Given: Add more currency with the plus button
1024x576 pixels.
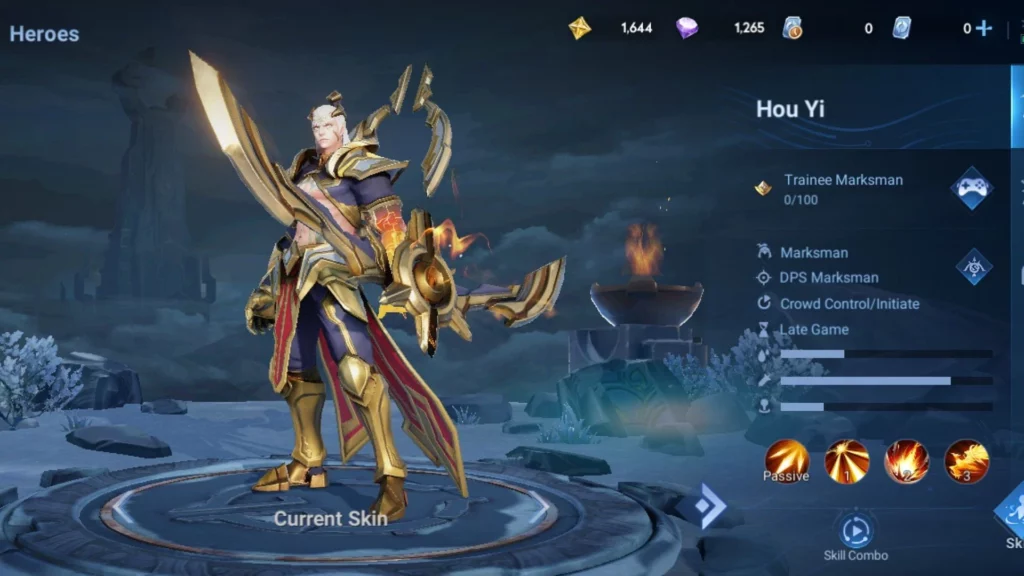Looking at the screenshot, I should click(x=984, y=28).
